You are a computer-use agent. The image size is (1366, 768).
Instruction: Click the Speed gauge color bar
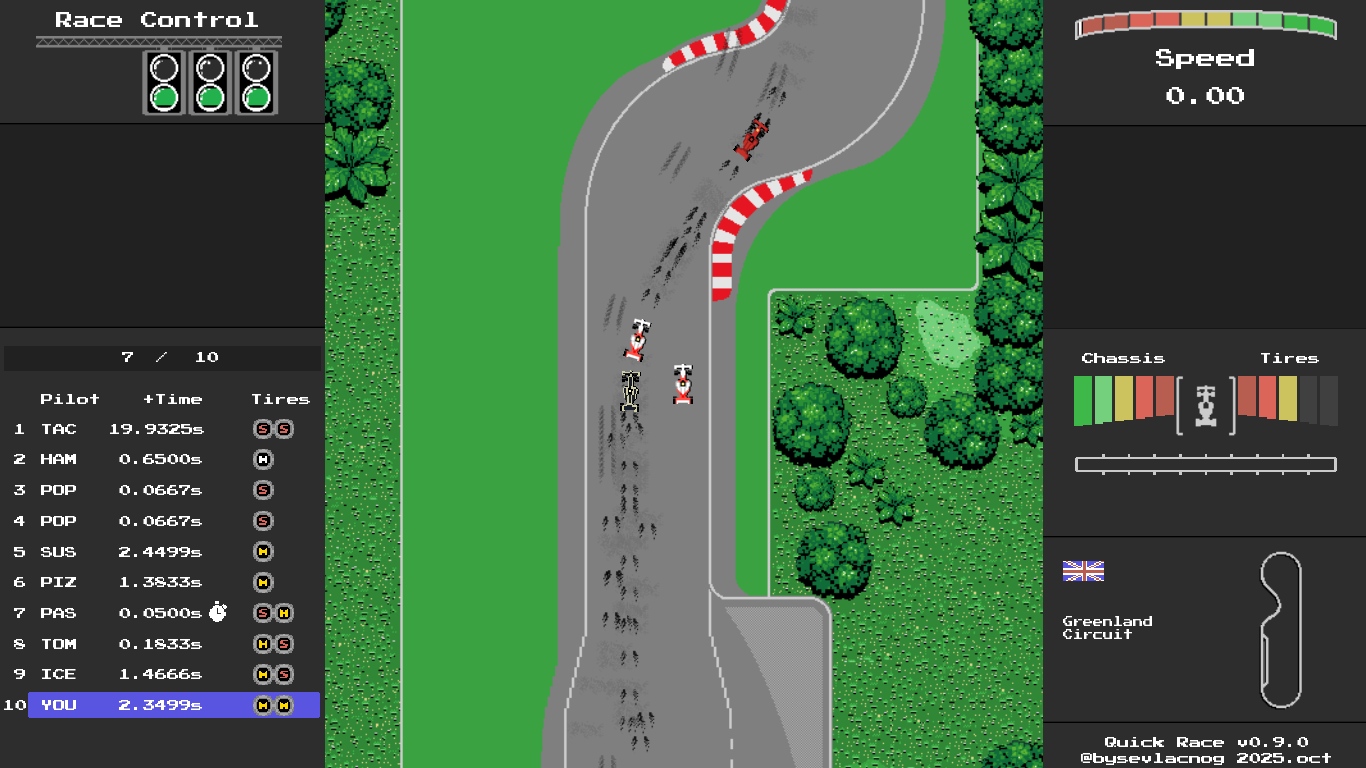click(x=1205, y=26)
